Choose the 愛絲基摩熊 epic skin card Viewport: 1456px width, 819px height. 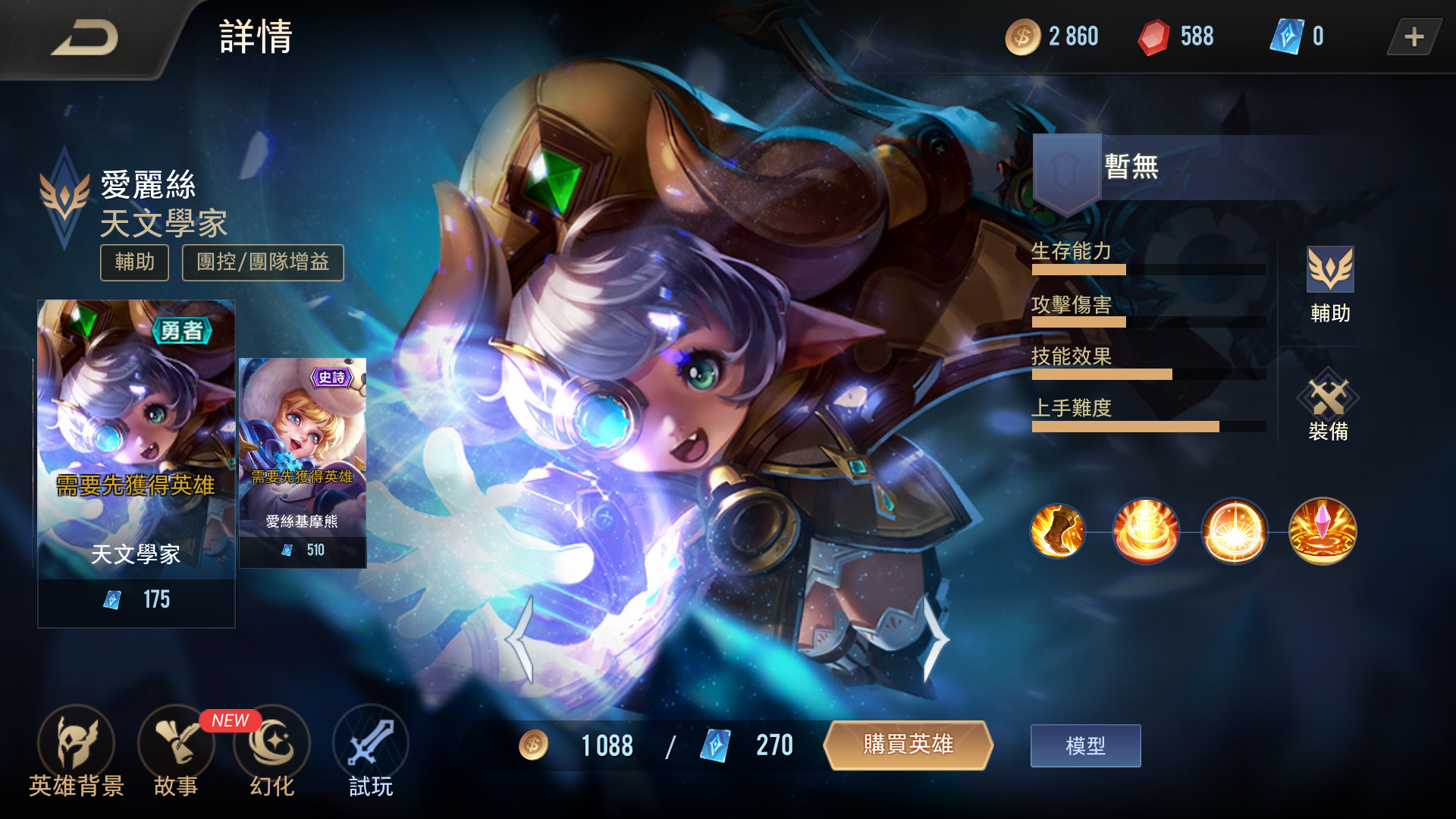(303, 463)
